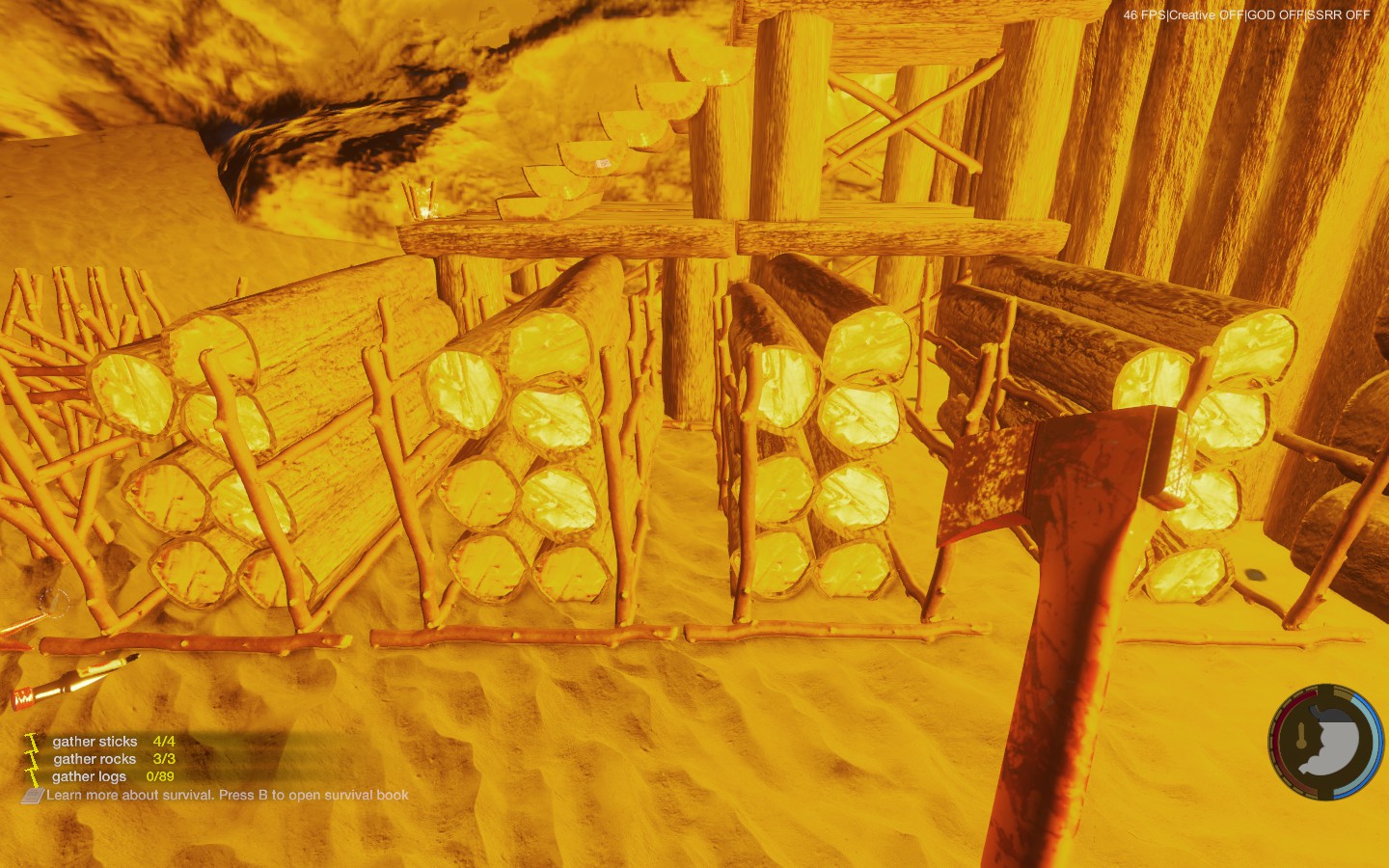Click the survival book hint icon

[33, 796]
